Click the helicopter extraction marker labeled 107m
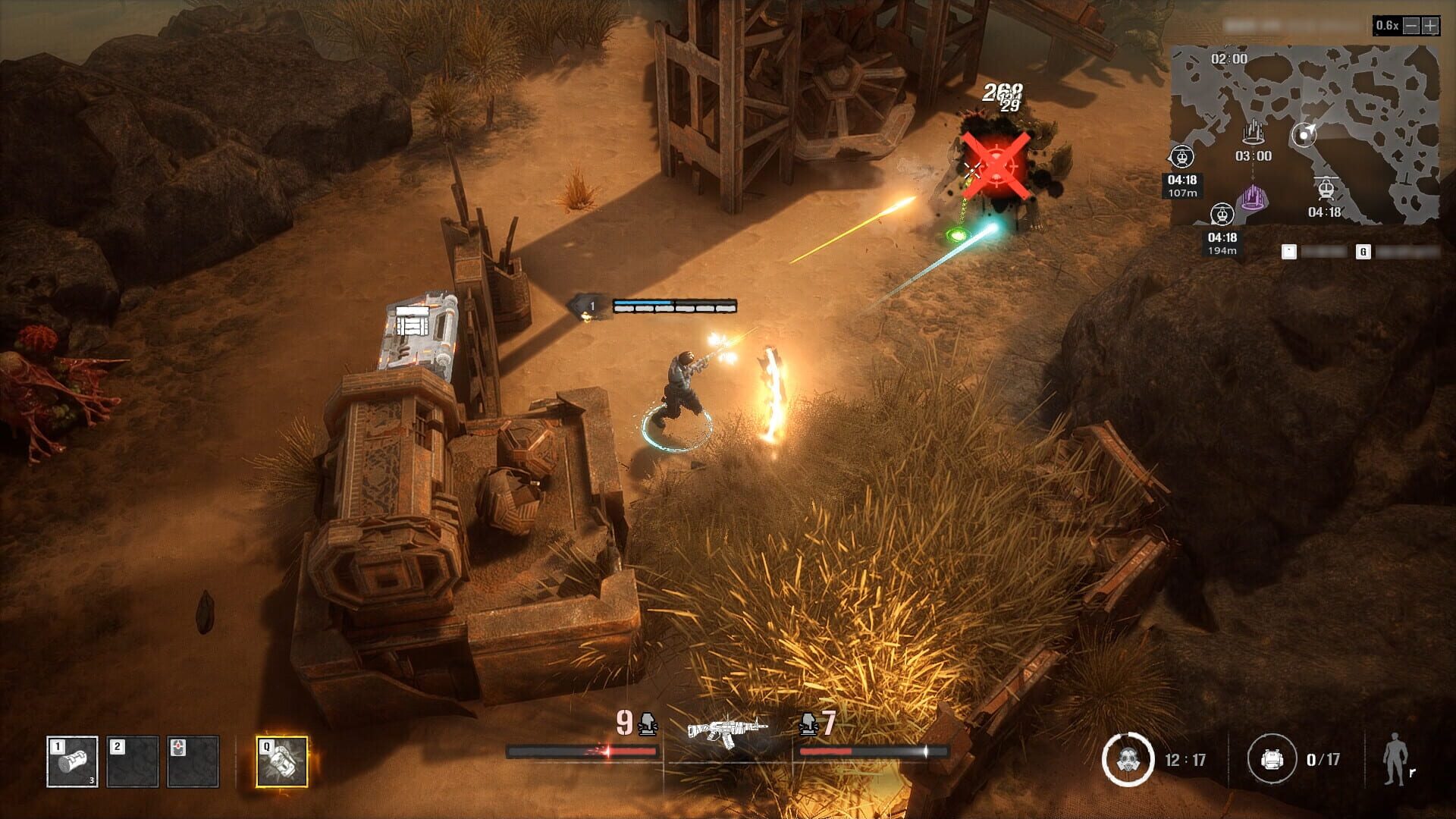 1183,158
